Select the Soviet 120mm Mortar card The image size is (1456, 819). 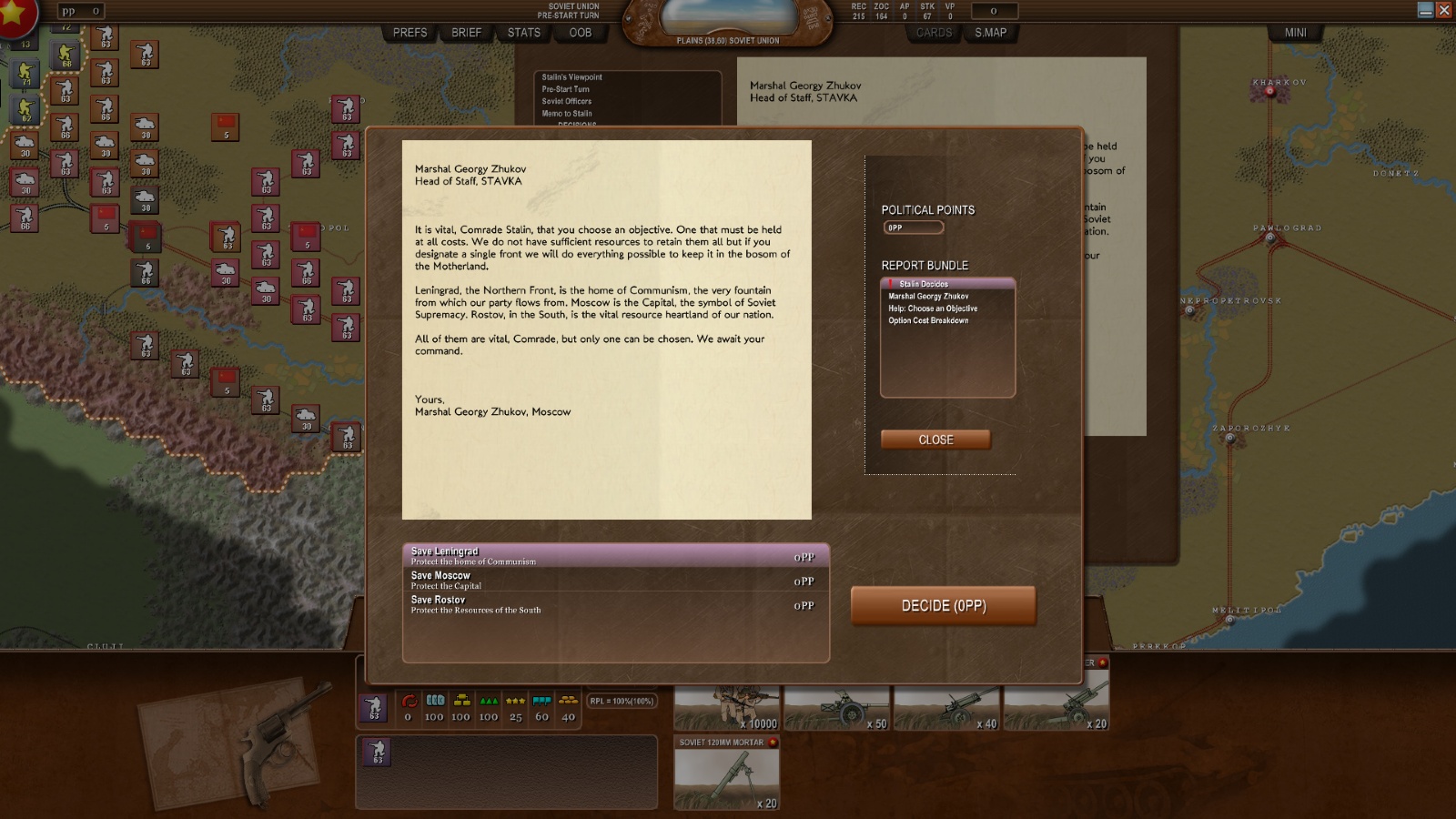(726, 773)
